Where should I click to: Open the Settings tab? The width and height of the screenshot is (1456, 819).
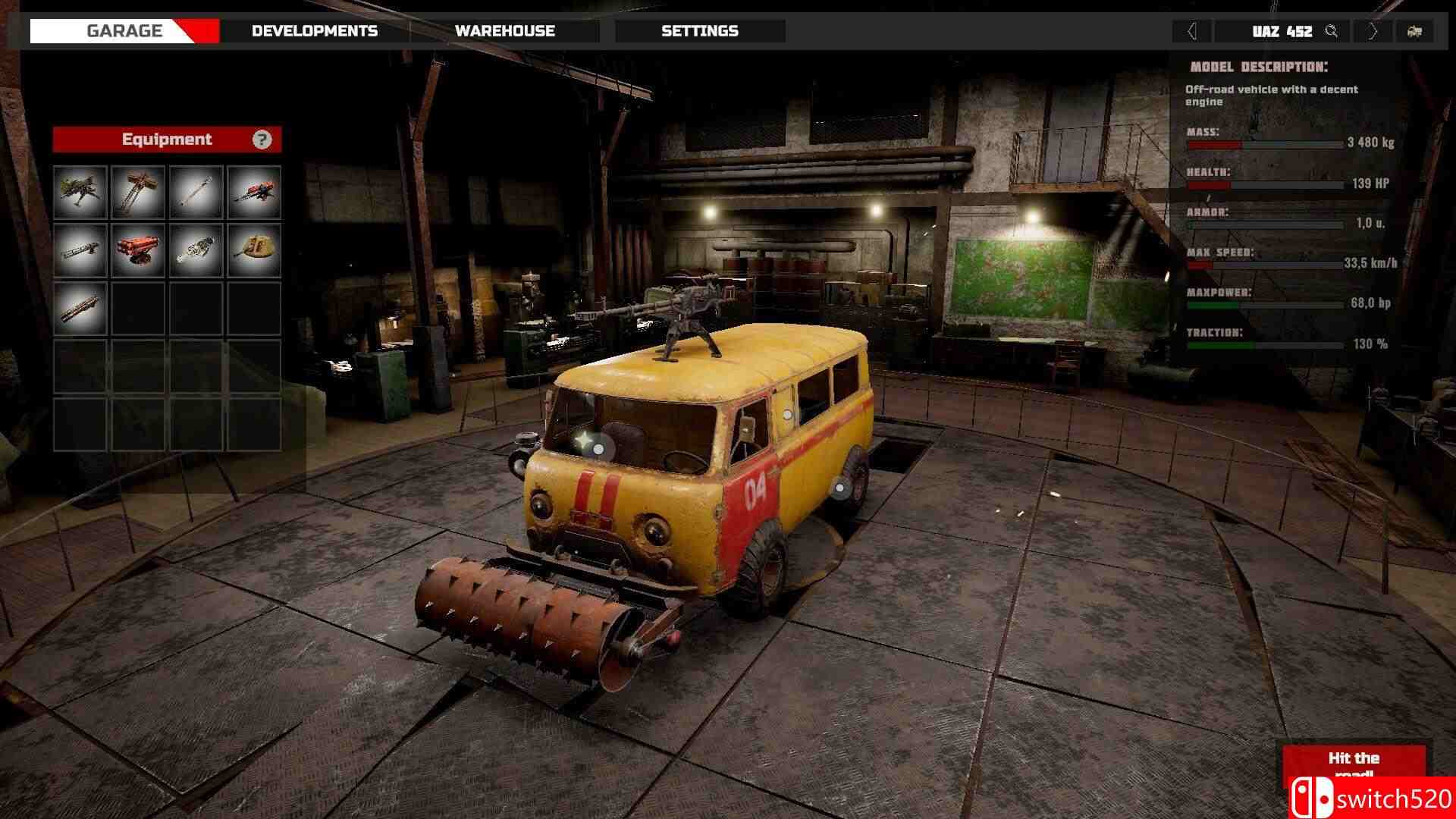tap(699, 31)
